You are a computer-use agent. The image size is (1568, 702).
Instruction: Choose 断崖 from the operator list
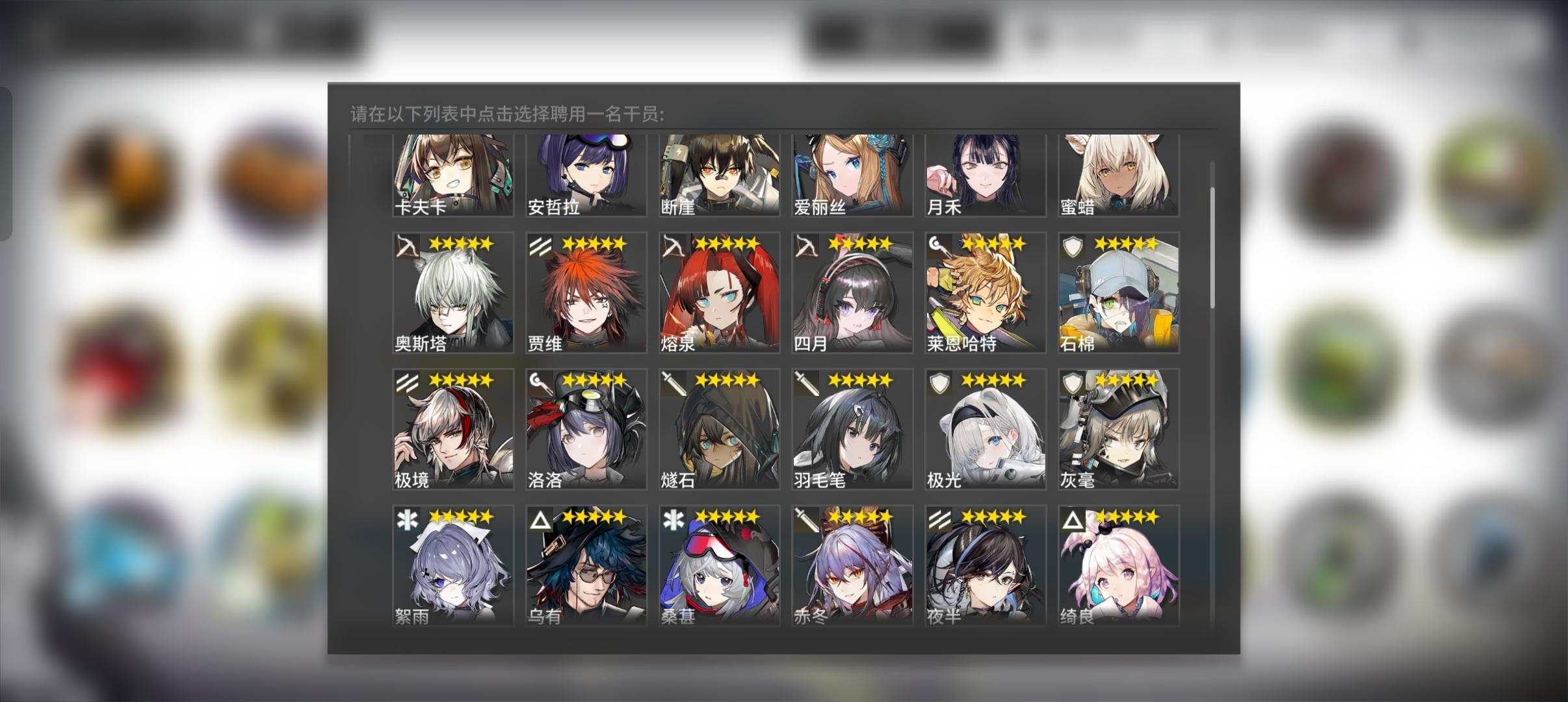click(717, 175)
